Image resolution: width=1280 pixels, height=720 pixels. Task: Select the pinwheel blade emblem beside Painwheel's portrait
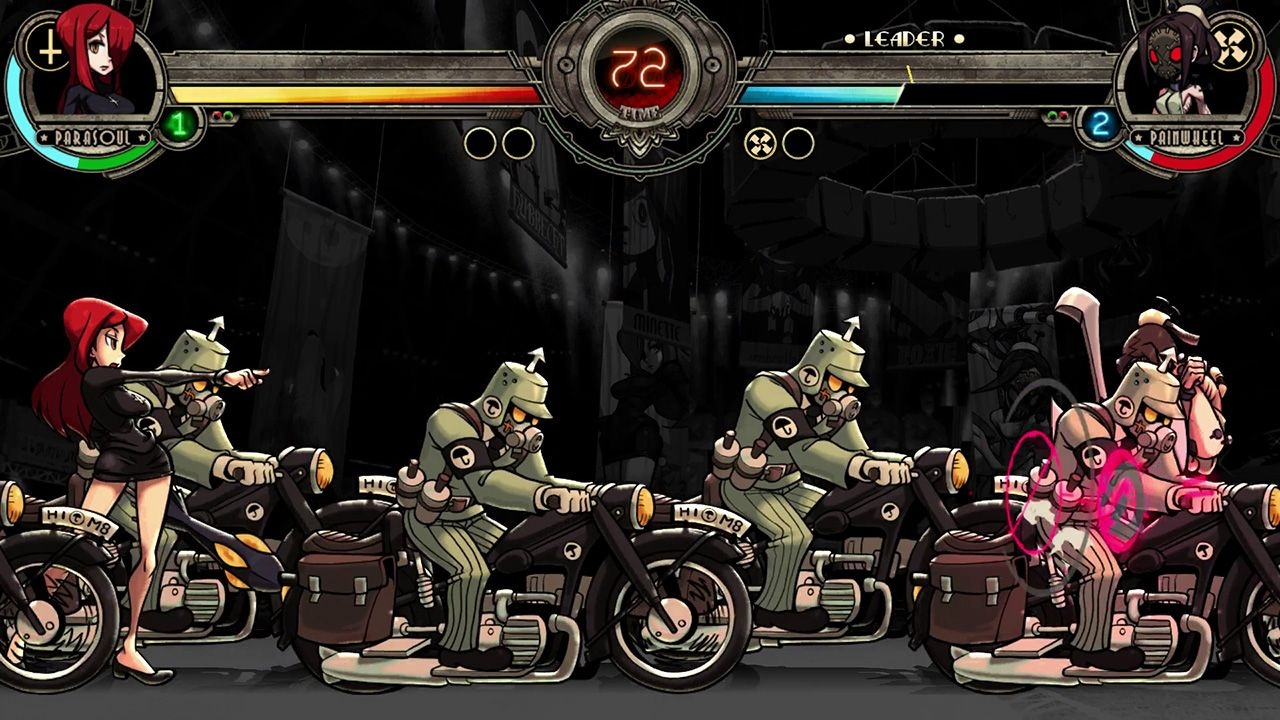[x=1230, y=46]
